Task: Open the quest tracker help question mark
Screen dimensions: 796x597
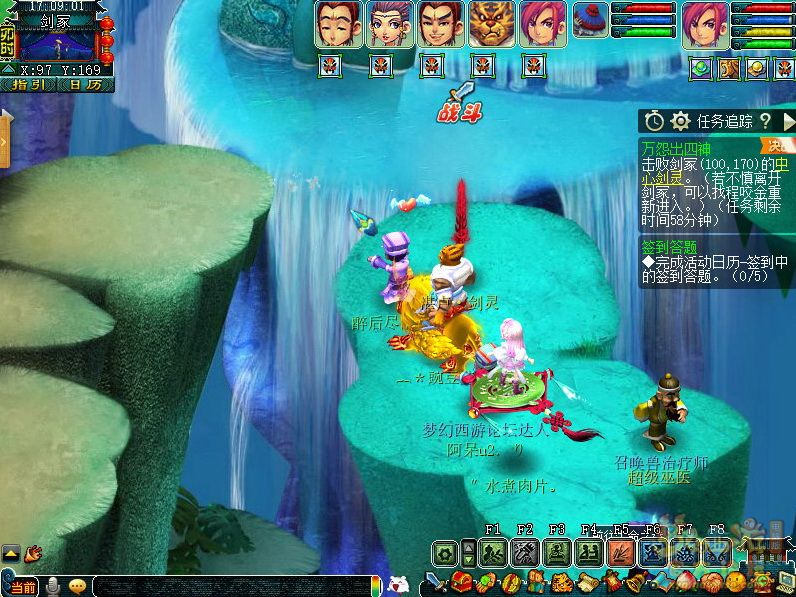Action: [765, 121]
